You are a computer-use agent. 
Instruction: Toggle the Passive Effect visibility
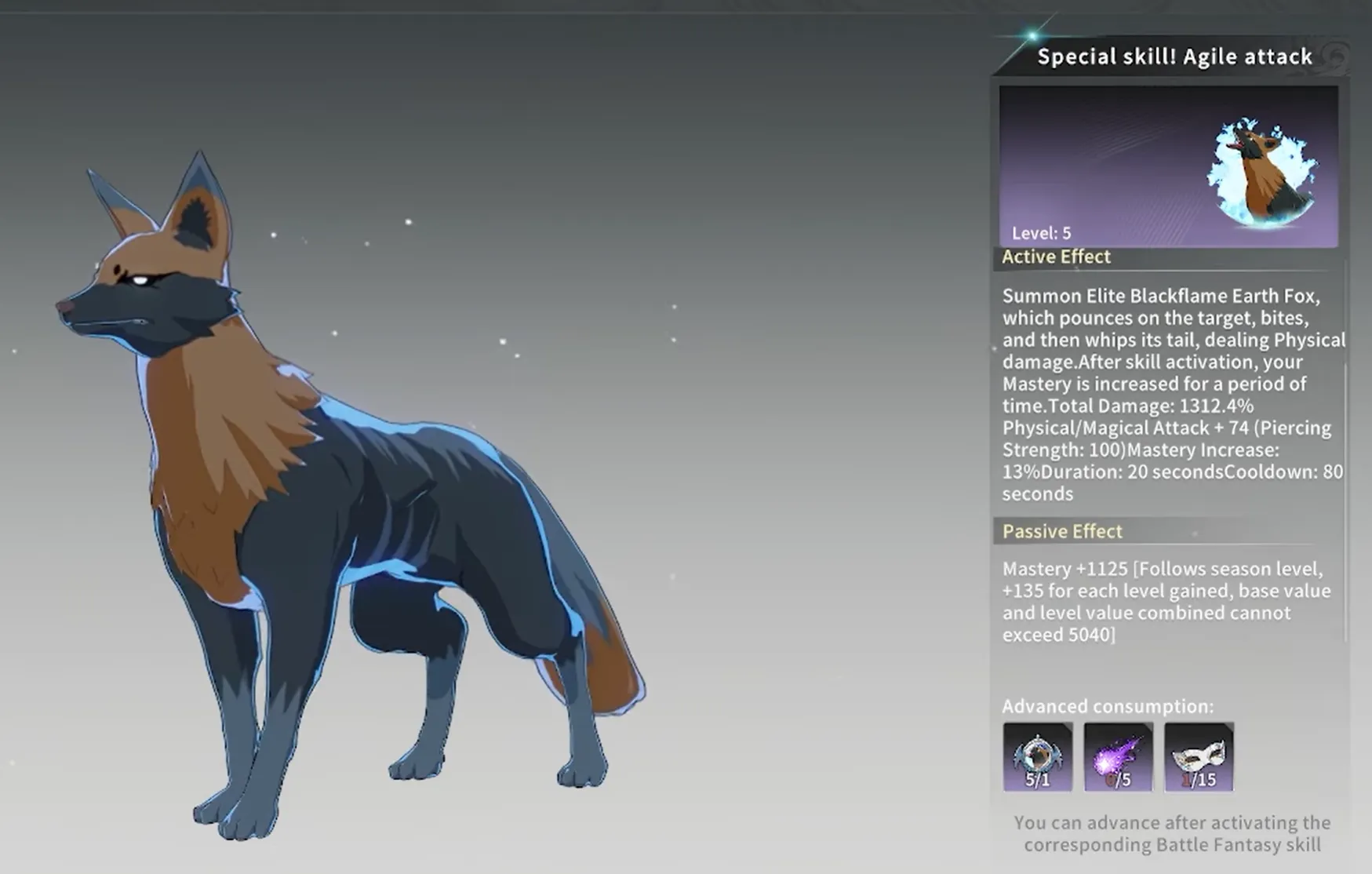(x=1061, y=531)
